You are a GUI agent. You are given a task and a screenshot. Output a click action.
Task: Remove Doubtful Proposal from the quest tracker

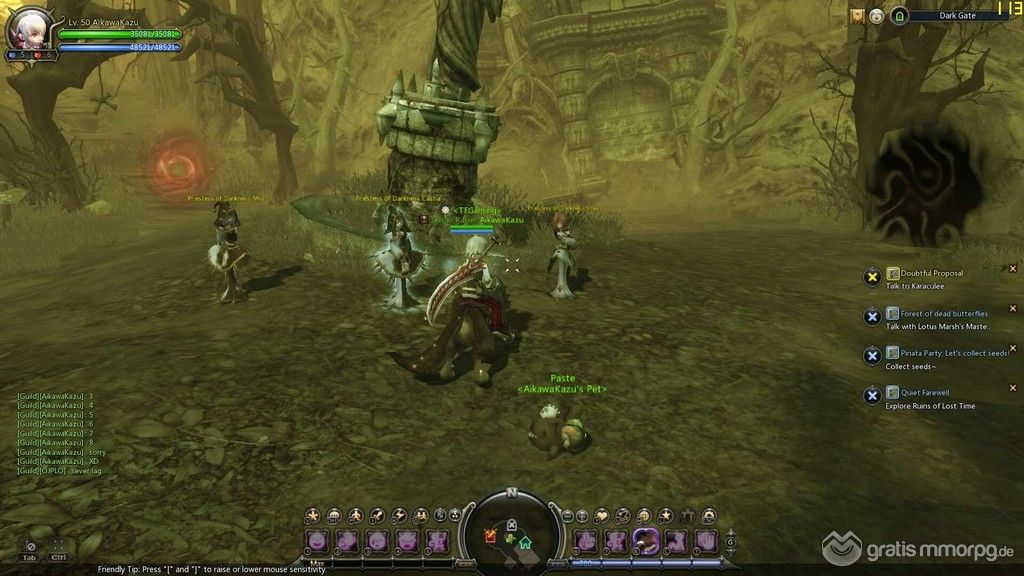(x=1012, y=268)
